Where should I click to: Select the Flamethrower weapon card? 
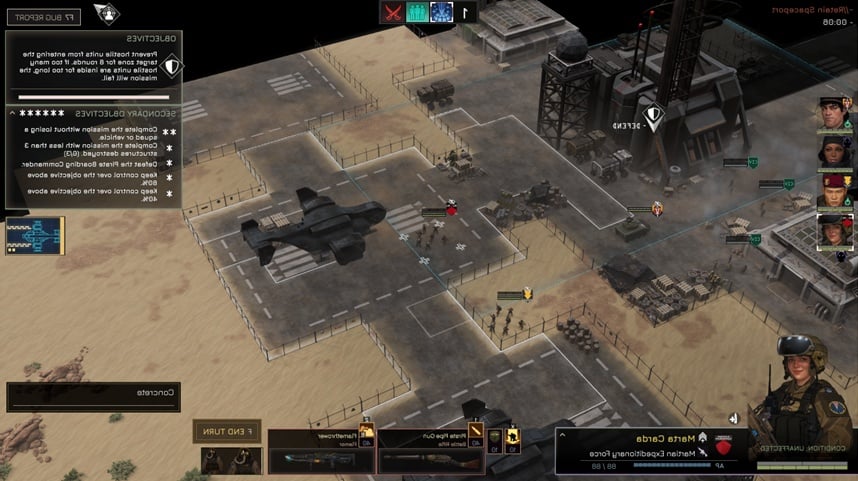coord(321,453)
